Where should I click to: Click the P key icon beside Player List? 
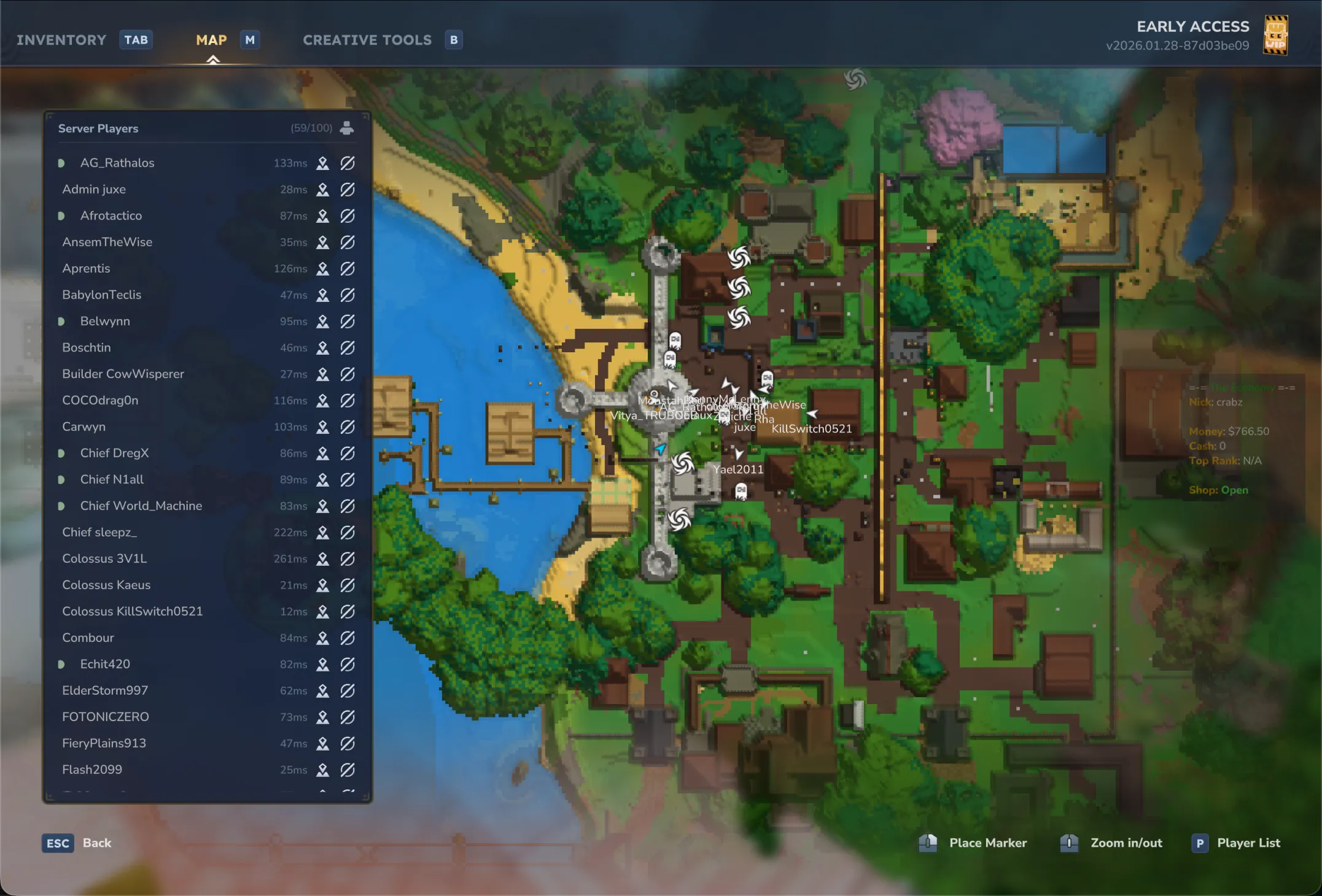point(1200,843)
